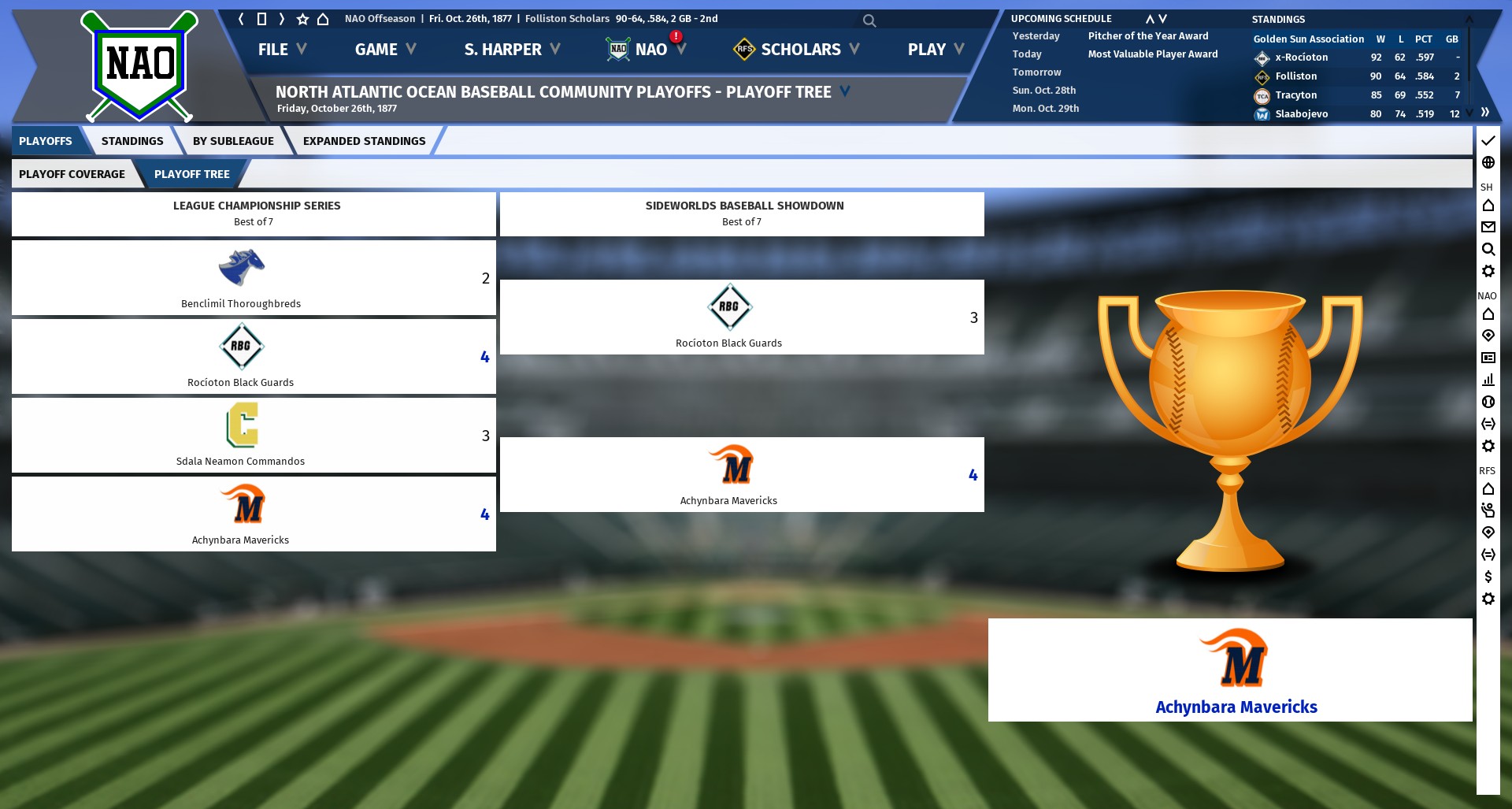The width and height of the screenshot is (1512, 809).
Task: Open Sdala Neamon Commandos team entry
Action: click(241, 436)
